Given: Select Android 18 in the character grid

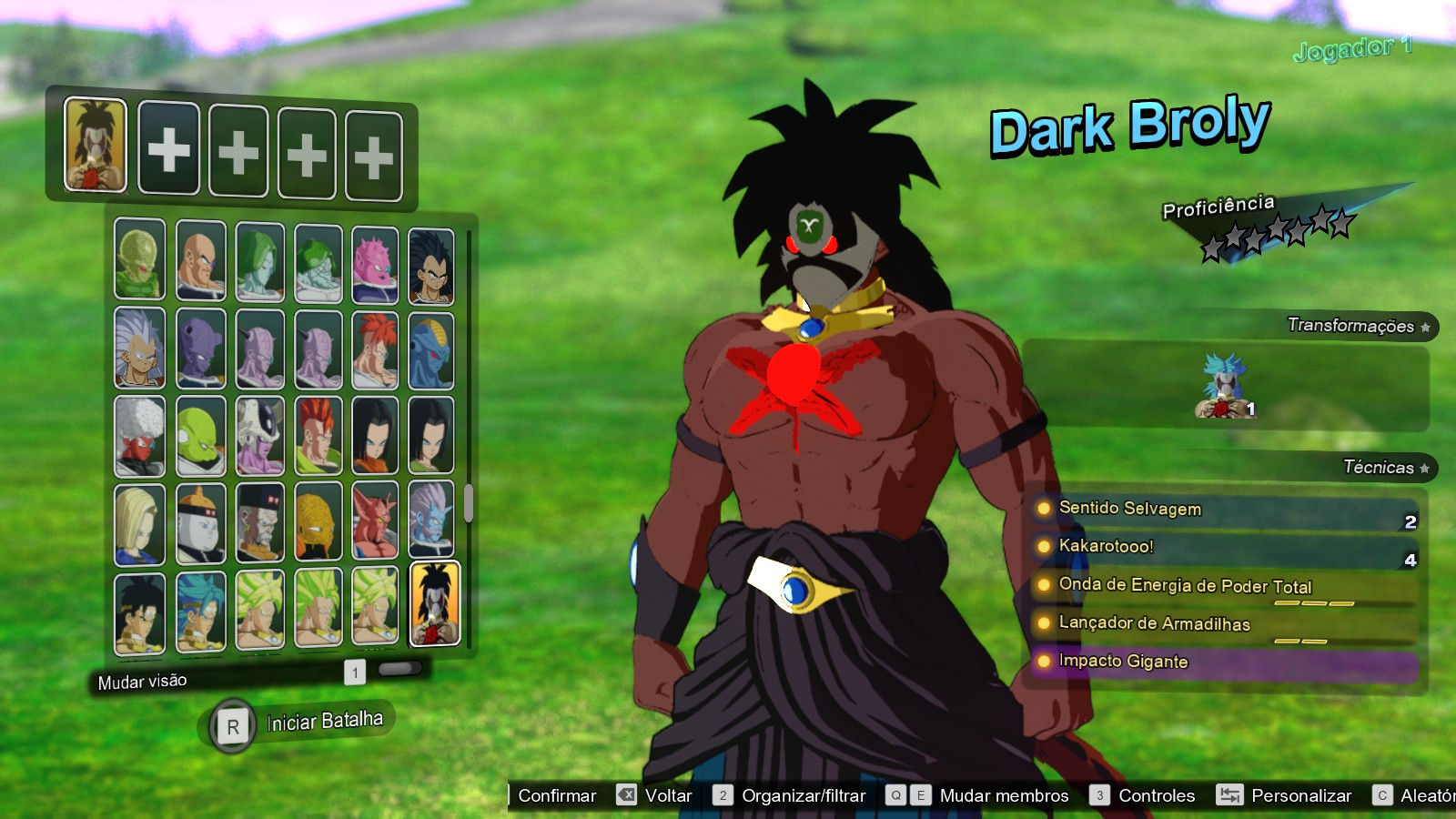Looking at the screenshot, I should (x=138, y=521).
